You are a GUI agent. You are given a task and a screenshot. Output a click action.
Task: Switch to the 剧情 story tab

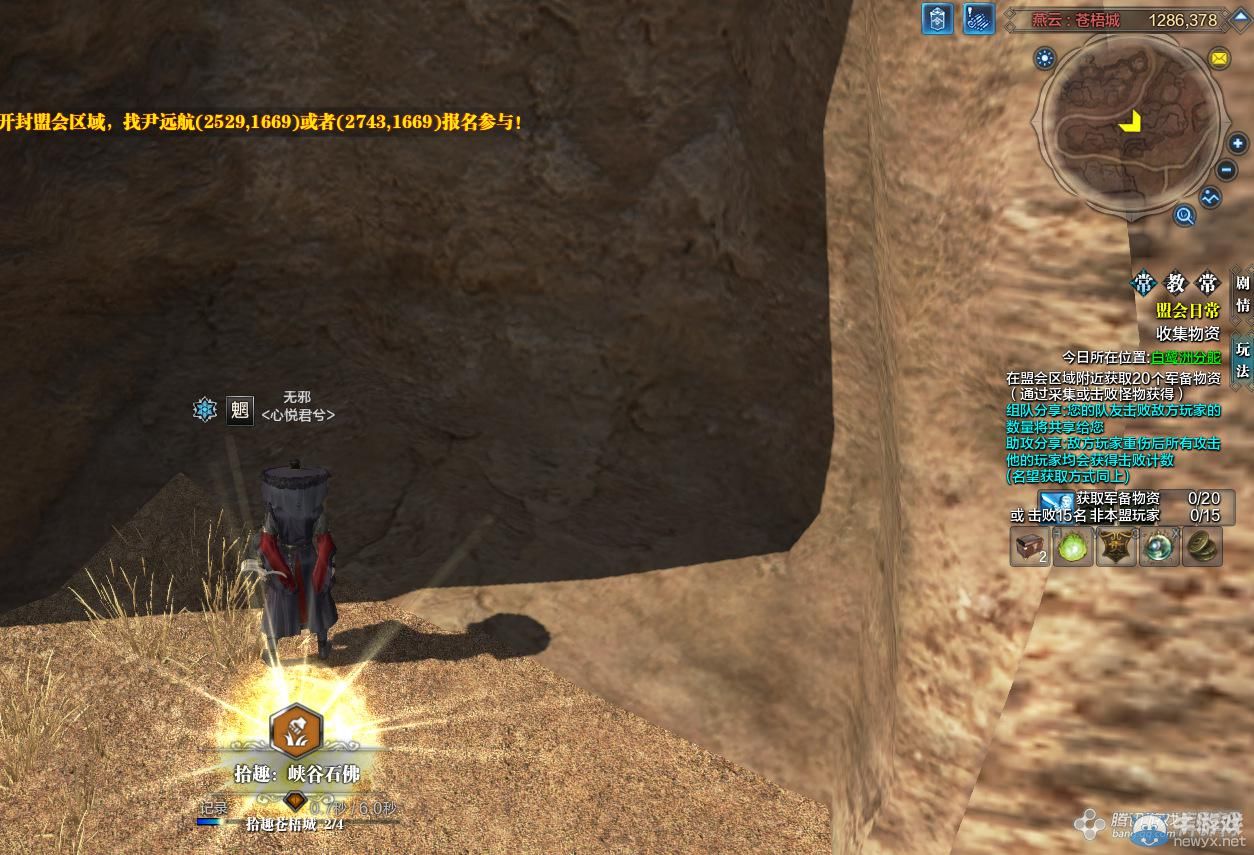point(1243,294)
